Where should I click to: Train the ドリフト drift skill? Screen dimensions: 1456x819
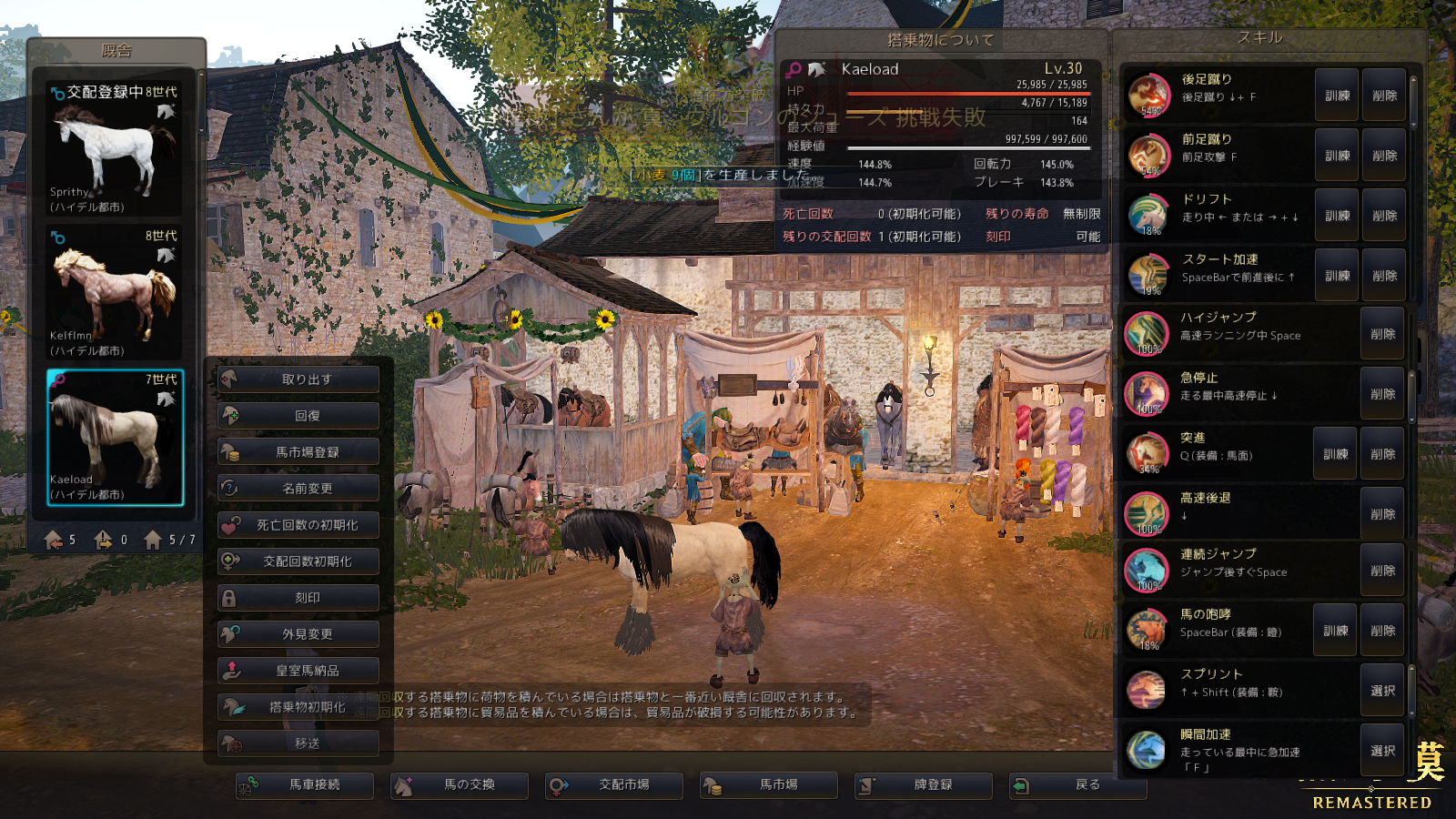tap(1337, 216)
